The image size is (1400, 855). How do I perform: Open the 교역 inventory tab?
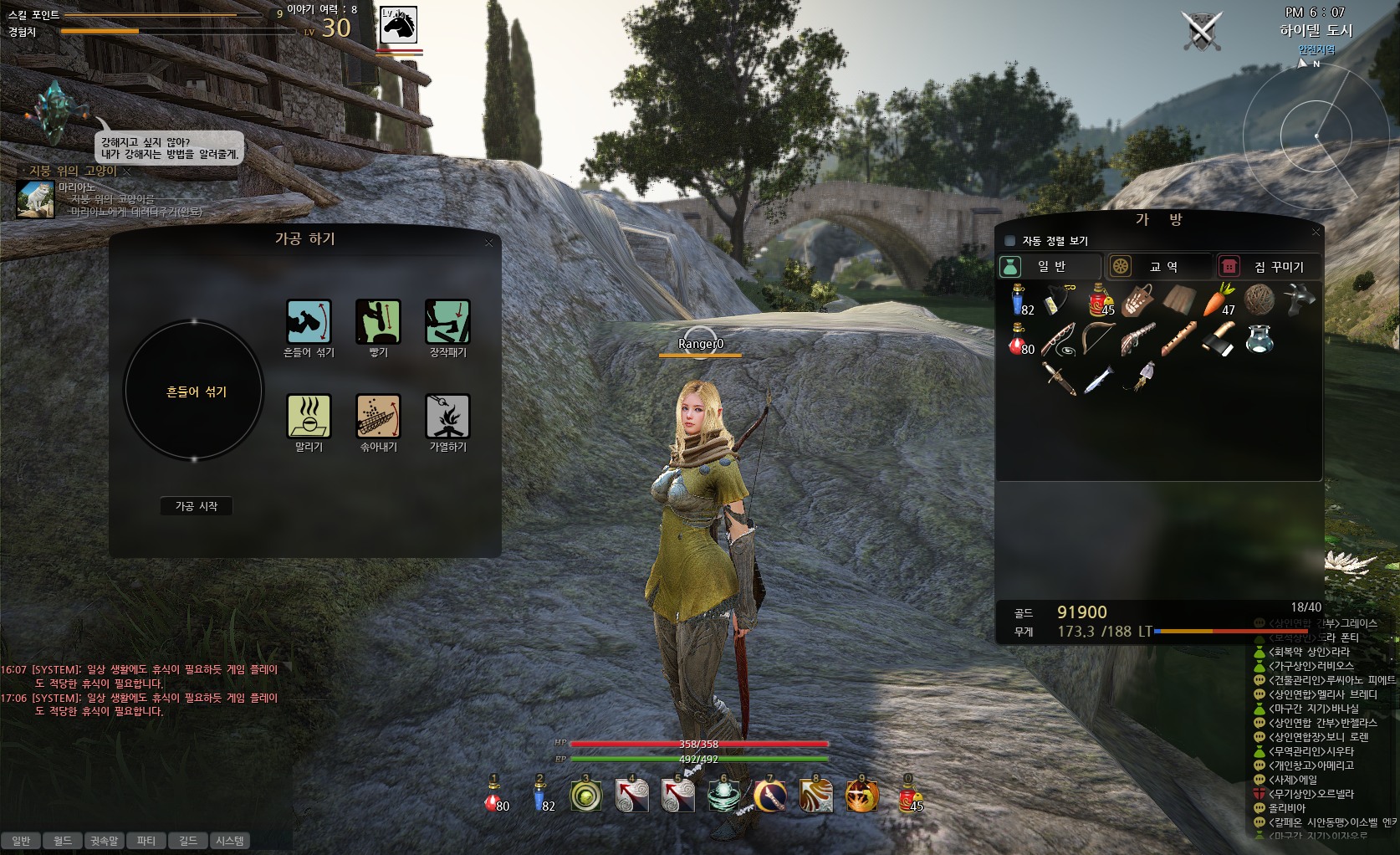(x=1161, y=267)
